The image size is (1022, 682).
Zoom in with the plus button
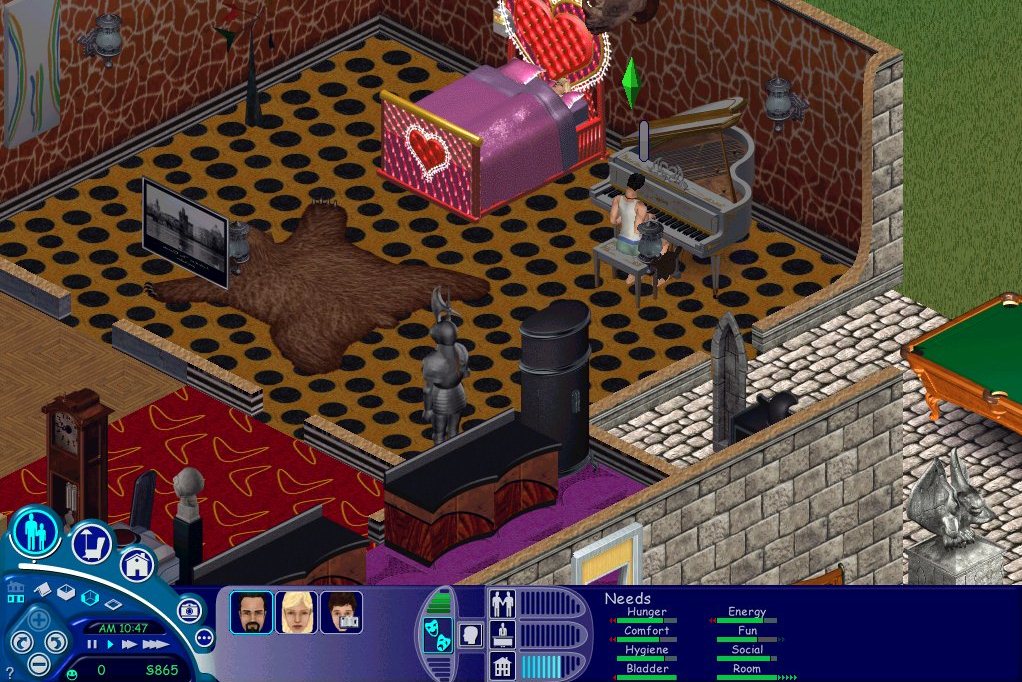[38, 620]
